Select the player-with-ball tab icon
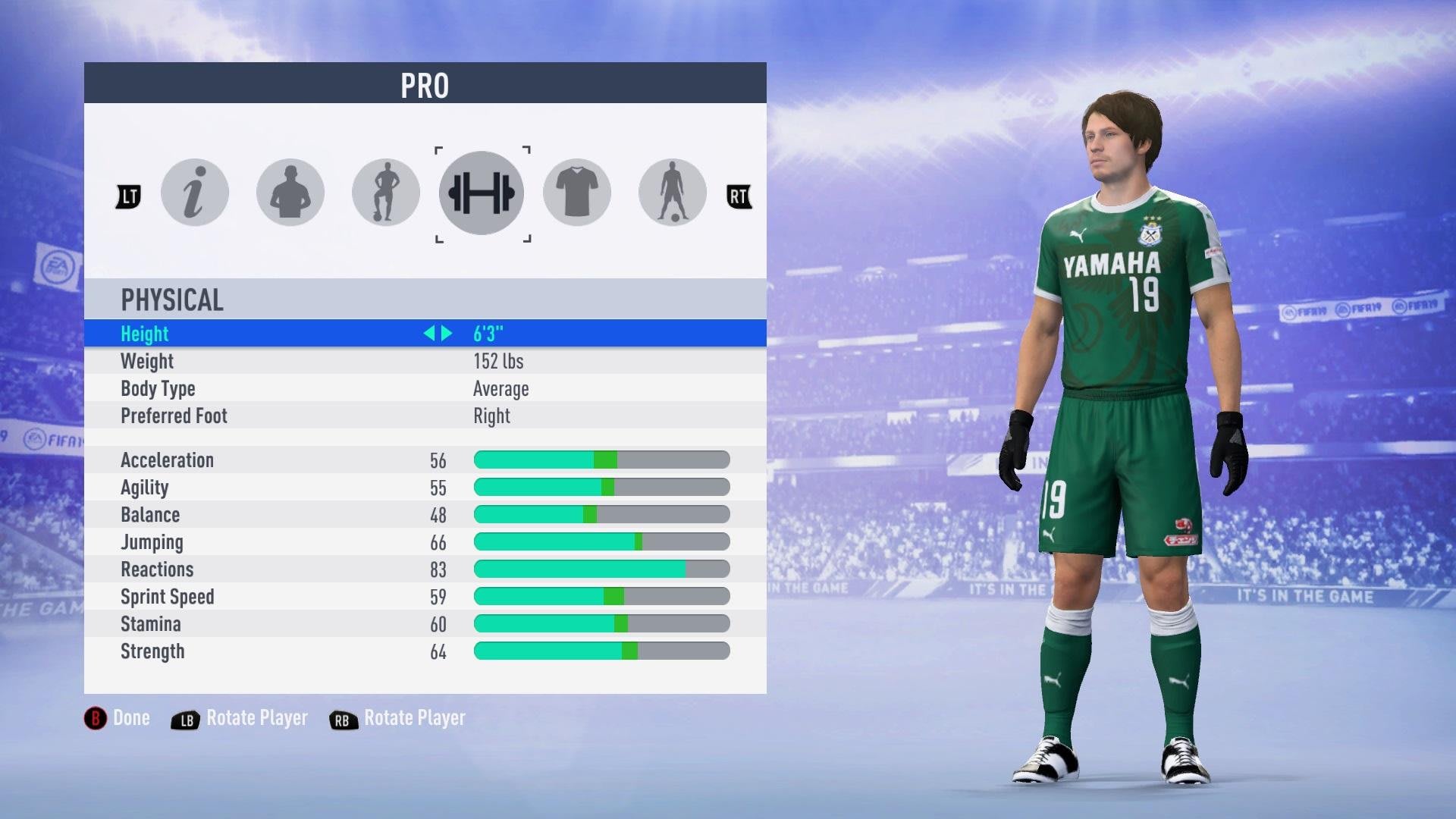 tap(386, 193)
